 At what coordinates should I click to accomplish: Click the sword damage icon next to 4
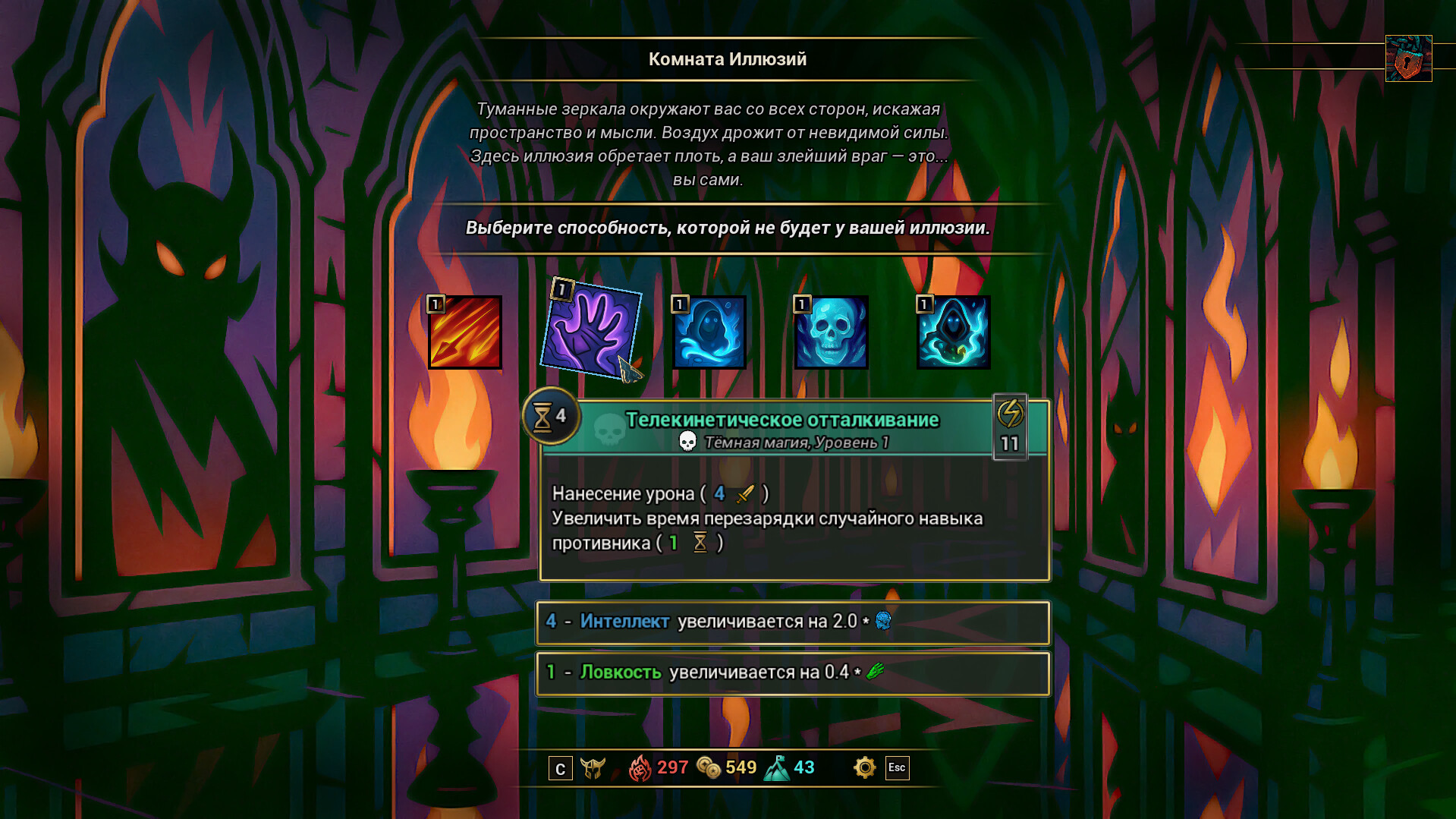[x=744, y=492]
